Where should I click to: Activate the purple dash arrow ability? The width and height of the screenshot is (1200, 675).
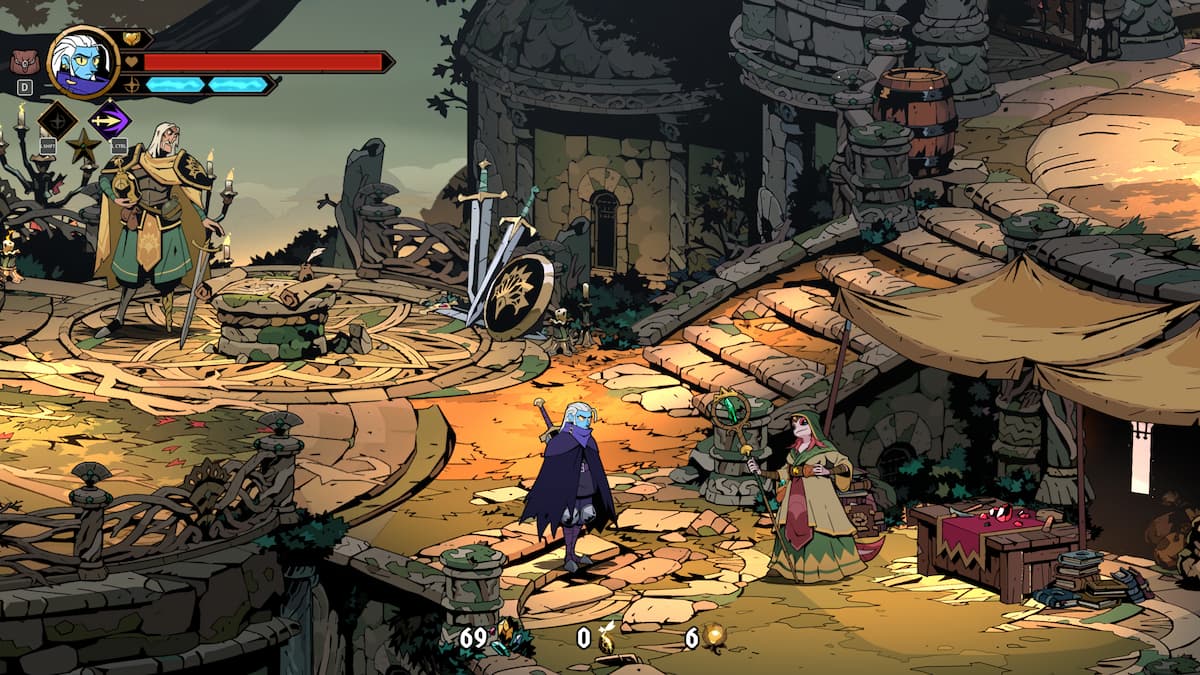pos(109,120)
